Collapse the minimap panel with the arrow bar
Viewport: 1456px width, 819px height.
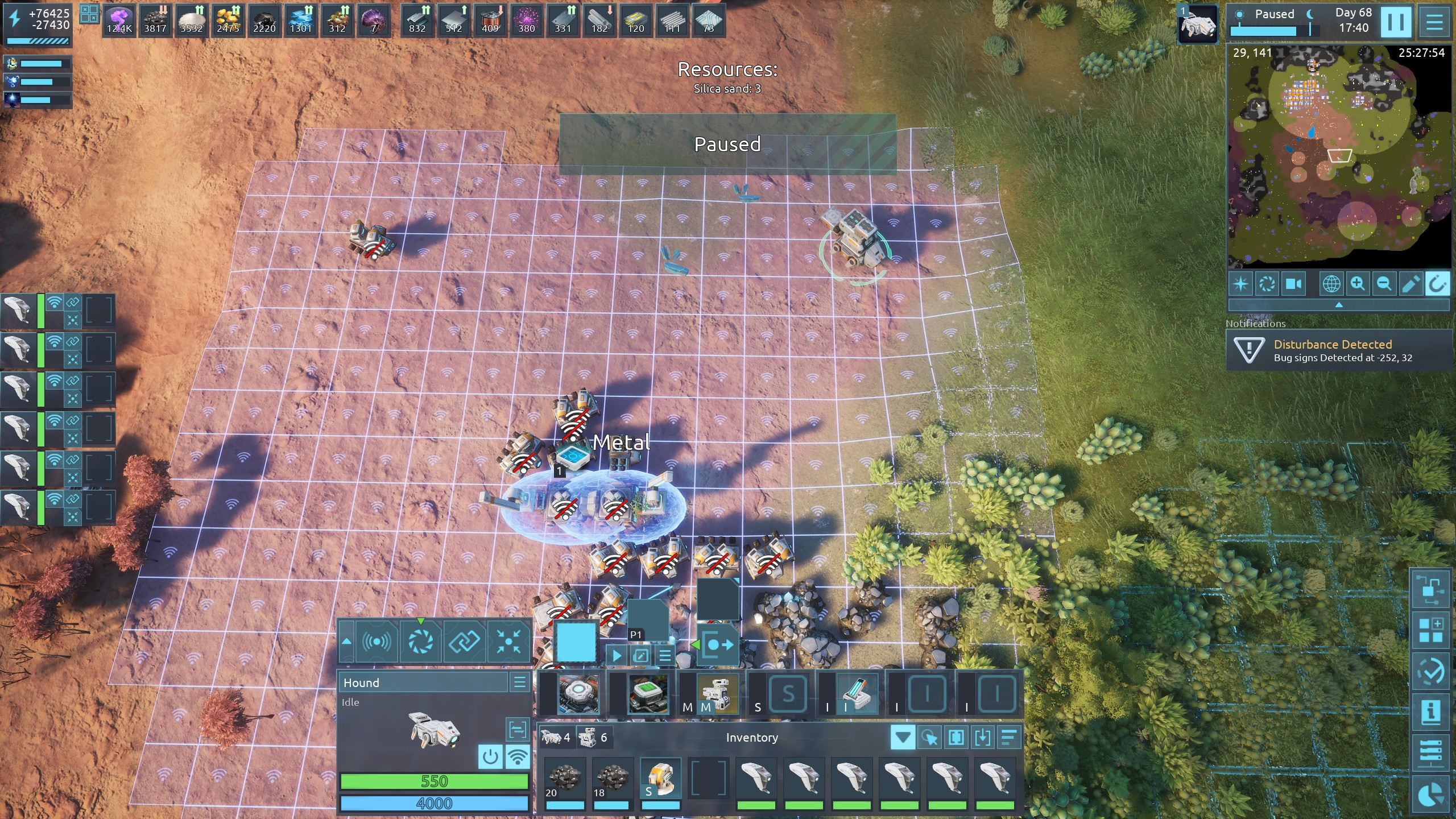click(x=1338, y=305)
